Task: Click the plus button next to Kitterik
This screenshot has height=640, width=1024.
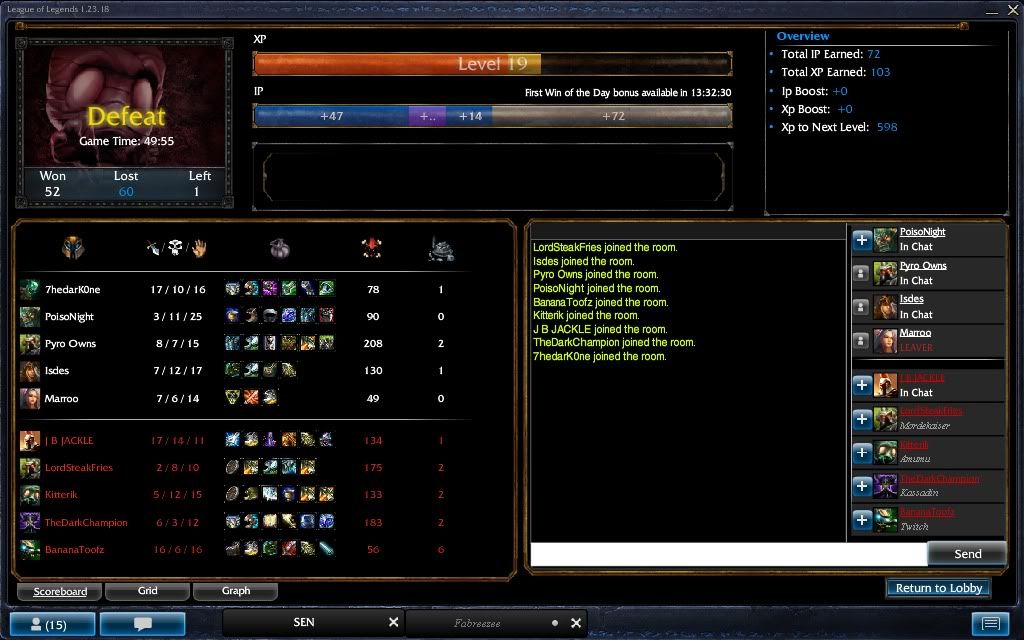Action: 861,453
